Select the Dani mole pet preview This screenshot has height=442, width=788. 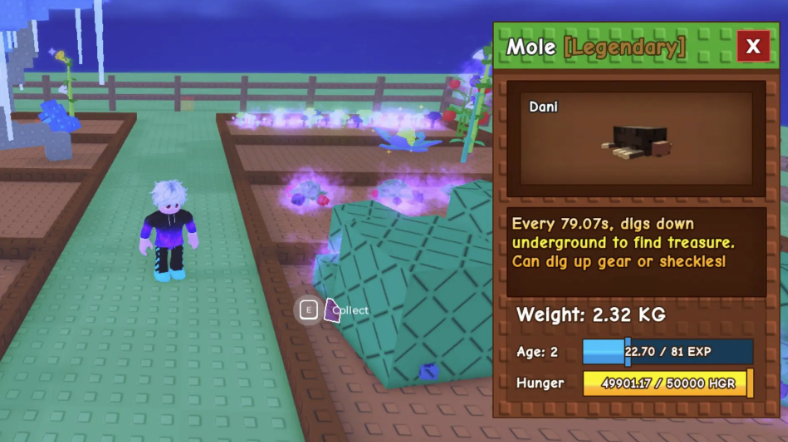point(636,138)
